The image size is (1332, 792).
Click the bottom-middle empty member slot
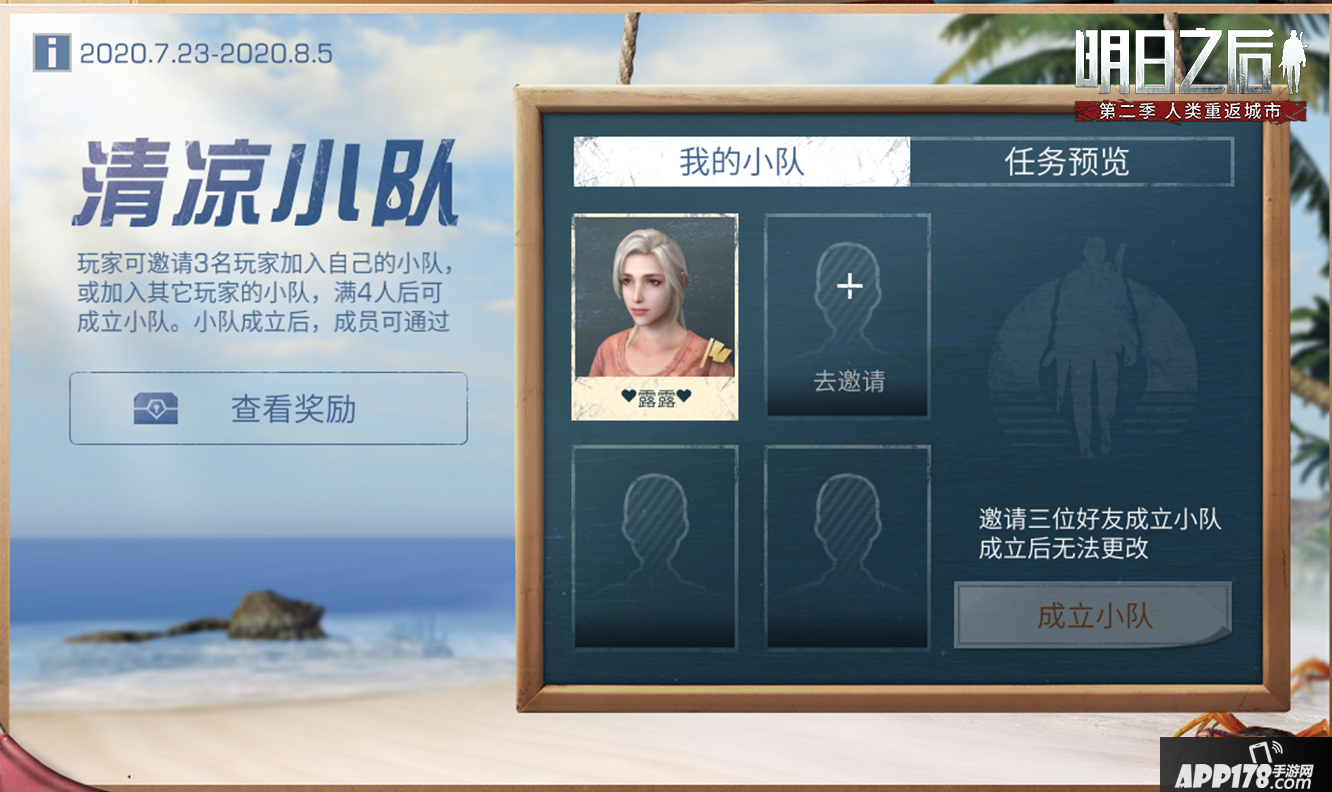pos(847,548)
